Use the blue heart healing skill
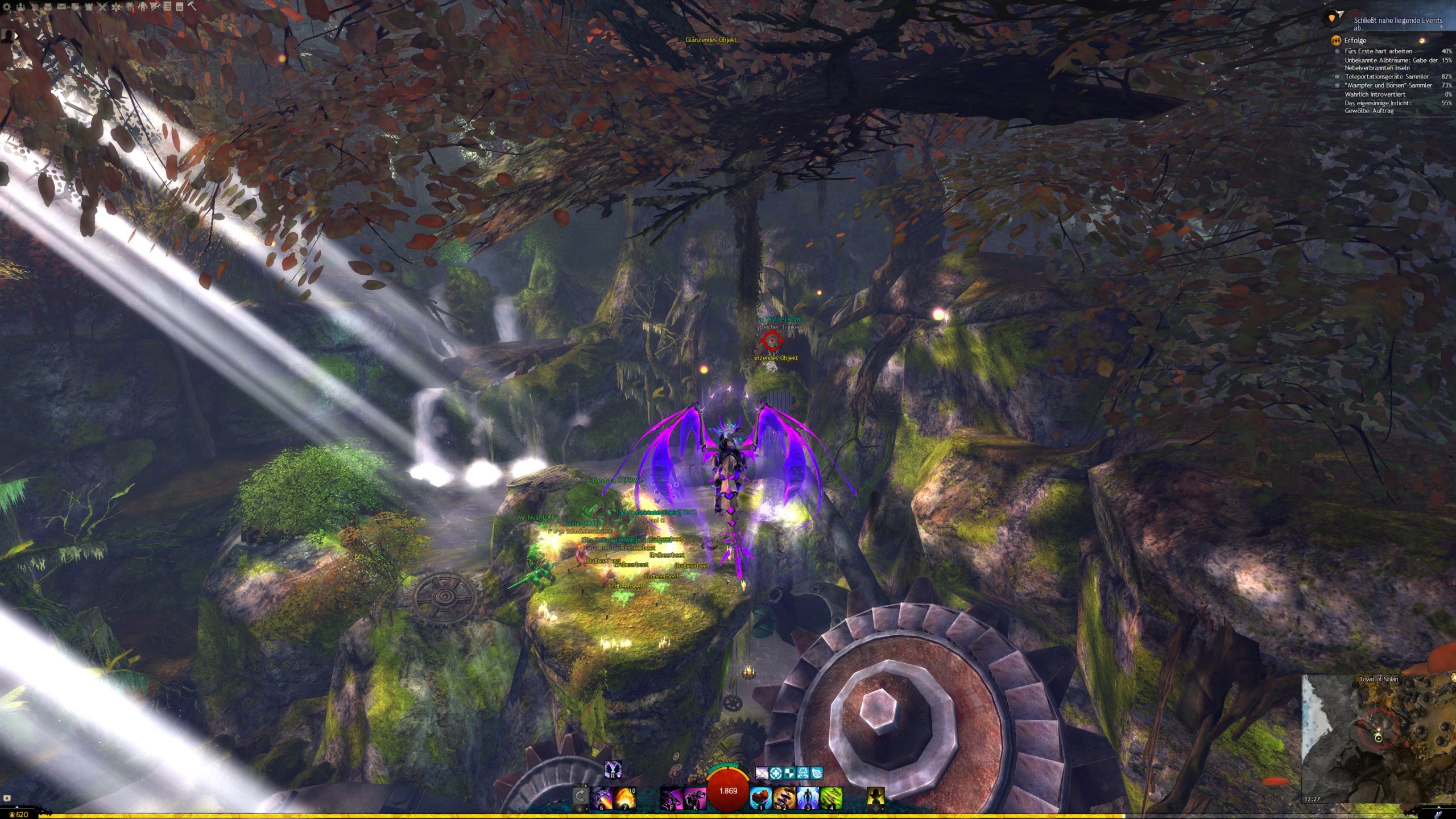 [x=760, y=797]
